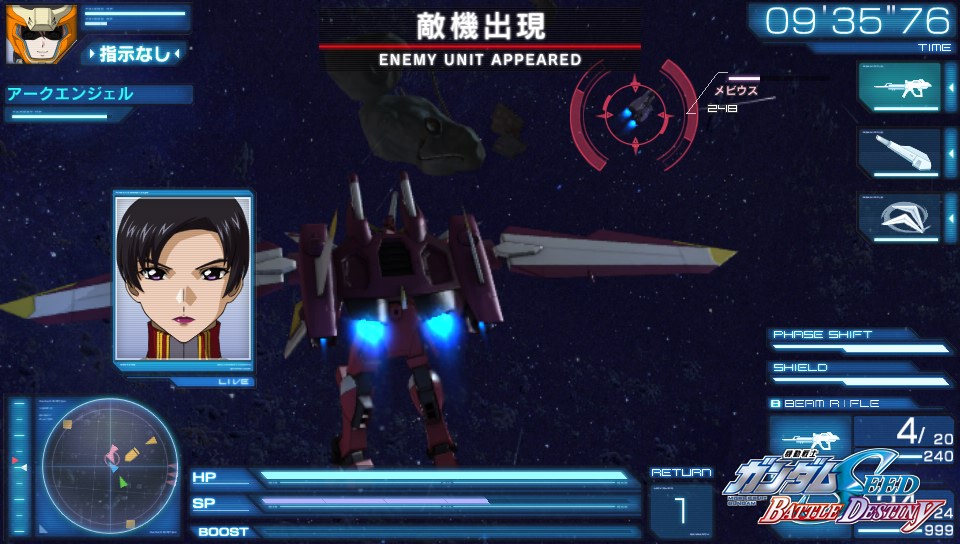Target the locked-on メビウス enemy reticle
This screenshot has width=960, height=544.
(x=633, y=112)
